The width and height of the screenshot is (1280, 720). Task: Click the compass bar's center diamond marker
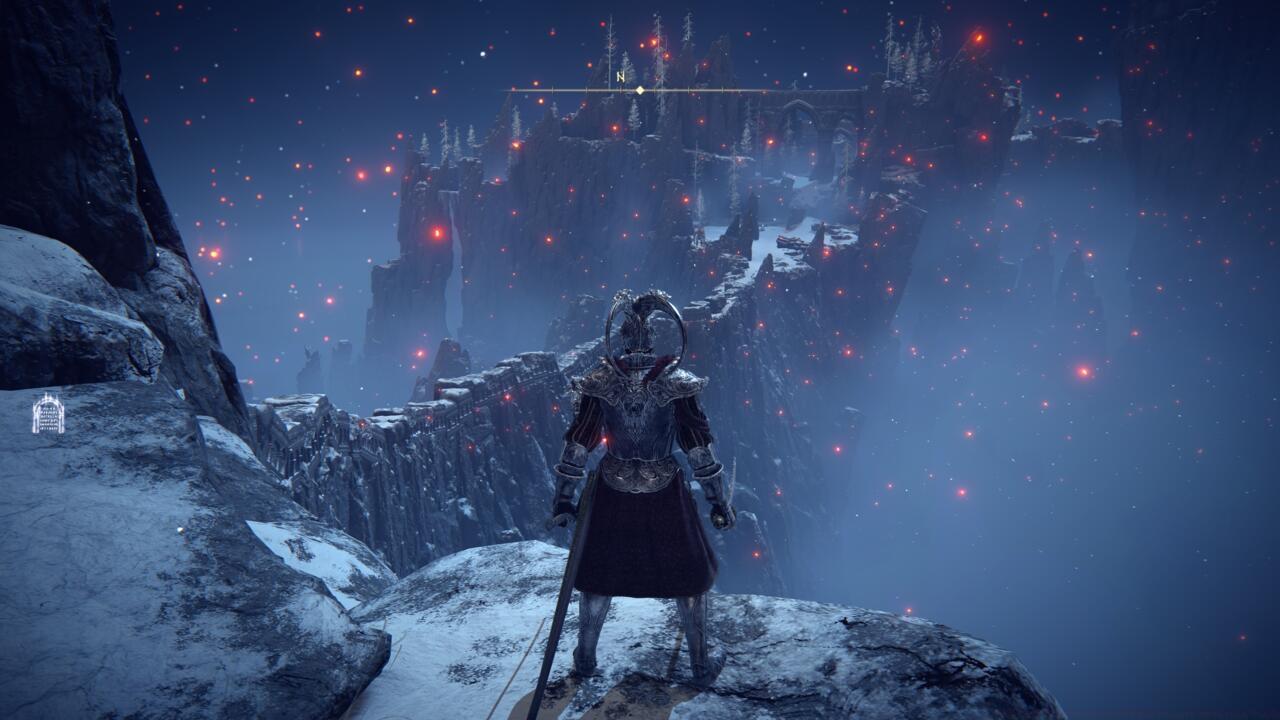pyautogui.click(x=640, y=90)
